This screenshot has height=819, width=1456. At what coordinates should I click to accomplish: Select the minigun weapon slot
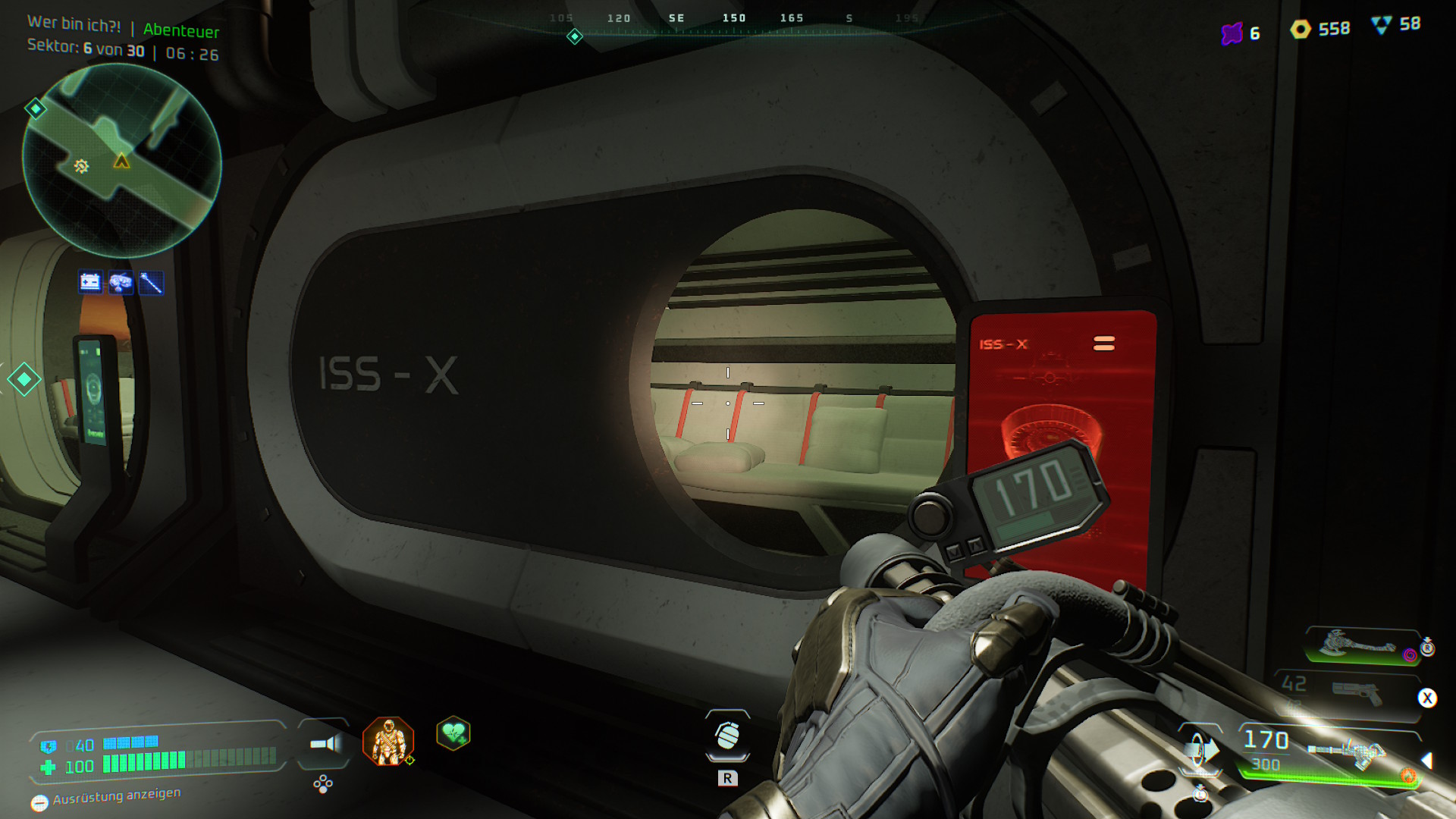[x=1348, y=752]
